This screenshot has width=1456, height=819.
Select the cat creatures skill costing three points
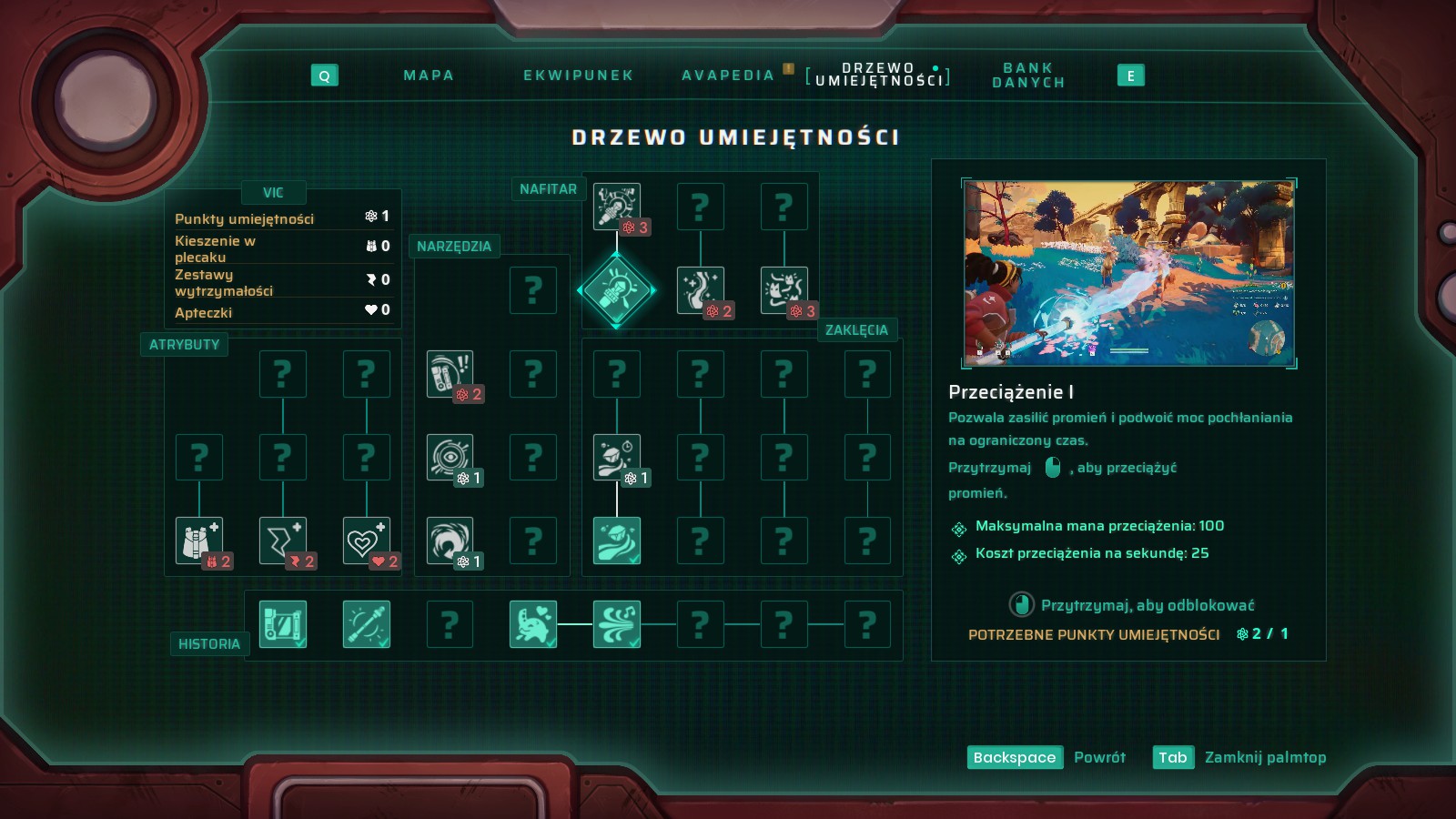(x=784, y=290)
